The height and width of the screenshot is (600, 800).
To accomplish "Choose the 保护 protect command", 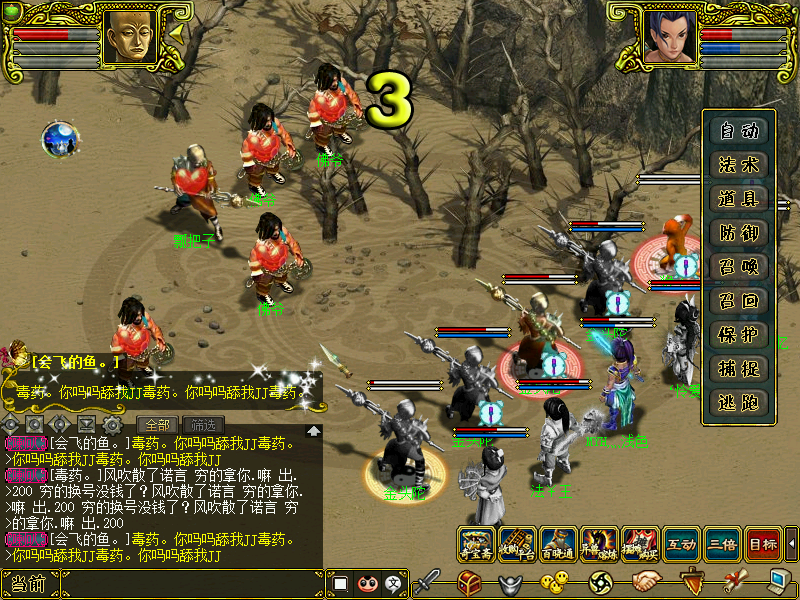I will (739, 334).
